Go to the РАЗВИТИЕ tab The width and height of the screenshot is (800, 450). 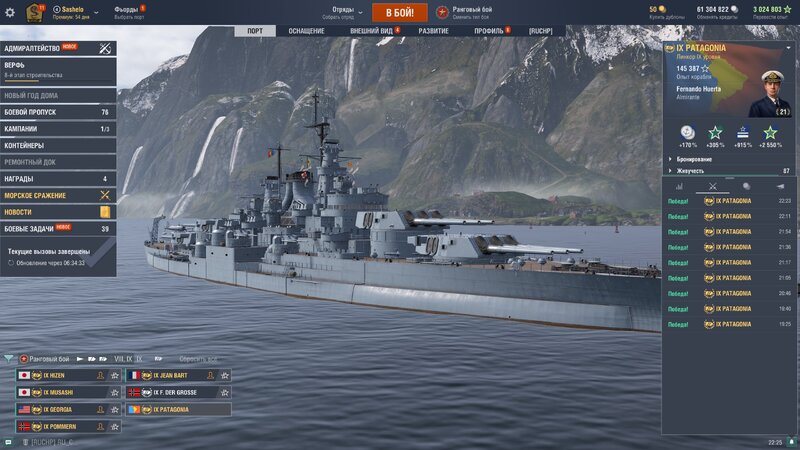point(433,31)
